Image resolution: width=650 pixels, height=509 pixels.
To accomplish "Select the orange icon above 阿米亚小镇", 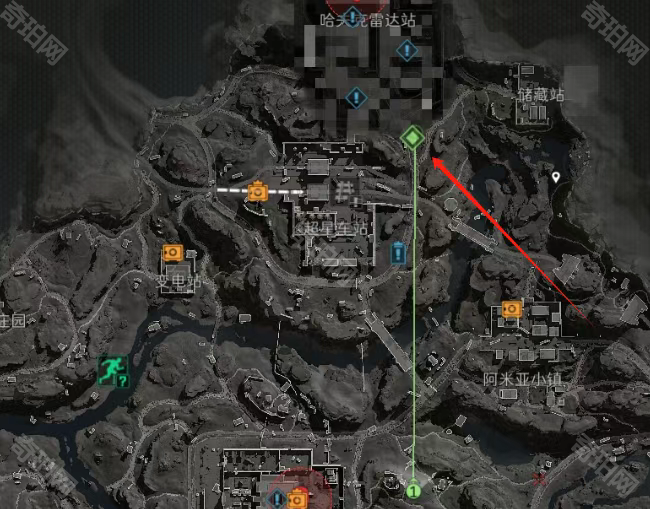I will pyautogui.click(x=512, y=308).
